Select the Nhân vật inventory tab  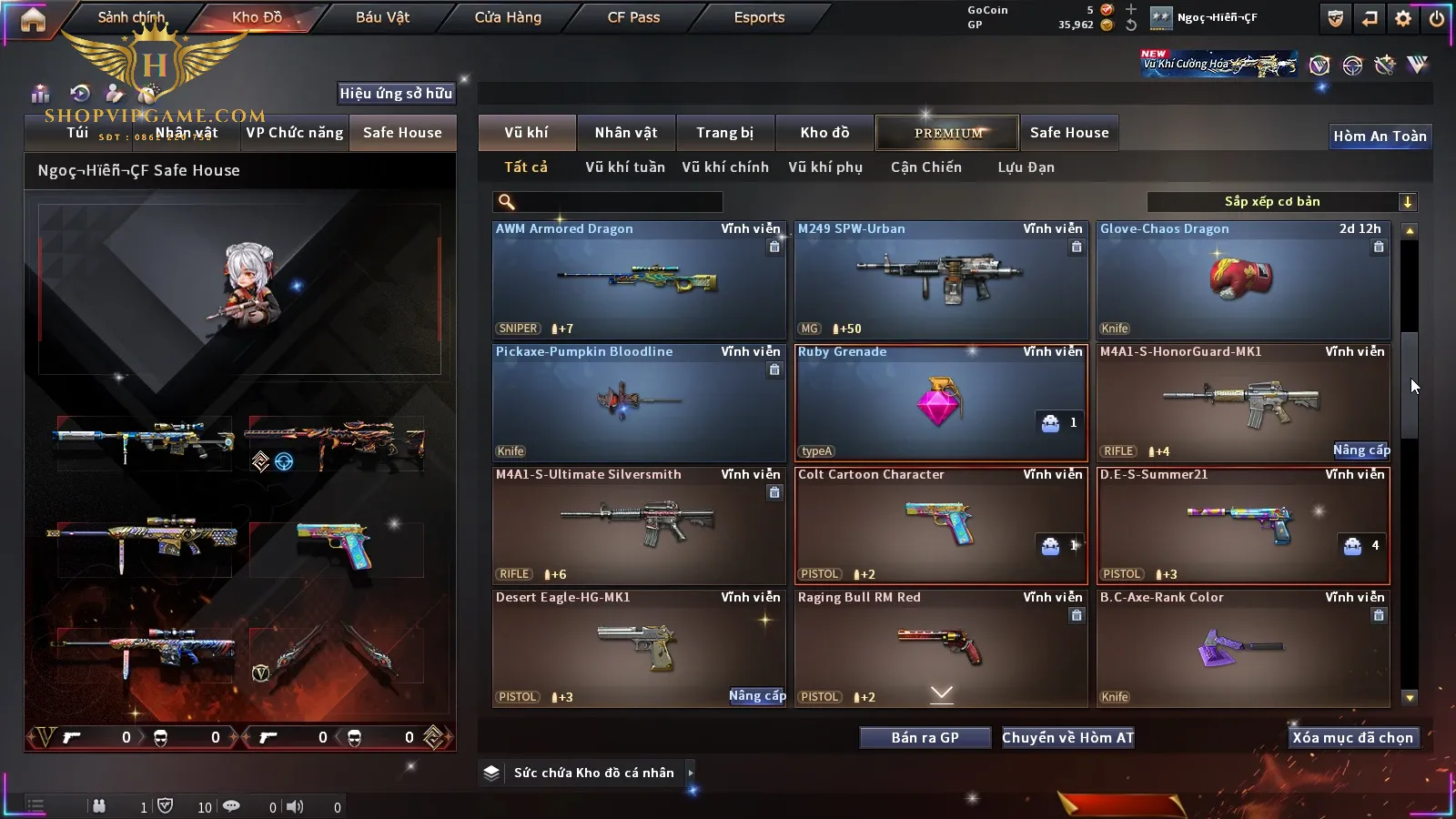[x=626, y=133]
